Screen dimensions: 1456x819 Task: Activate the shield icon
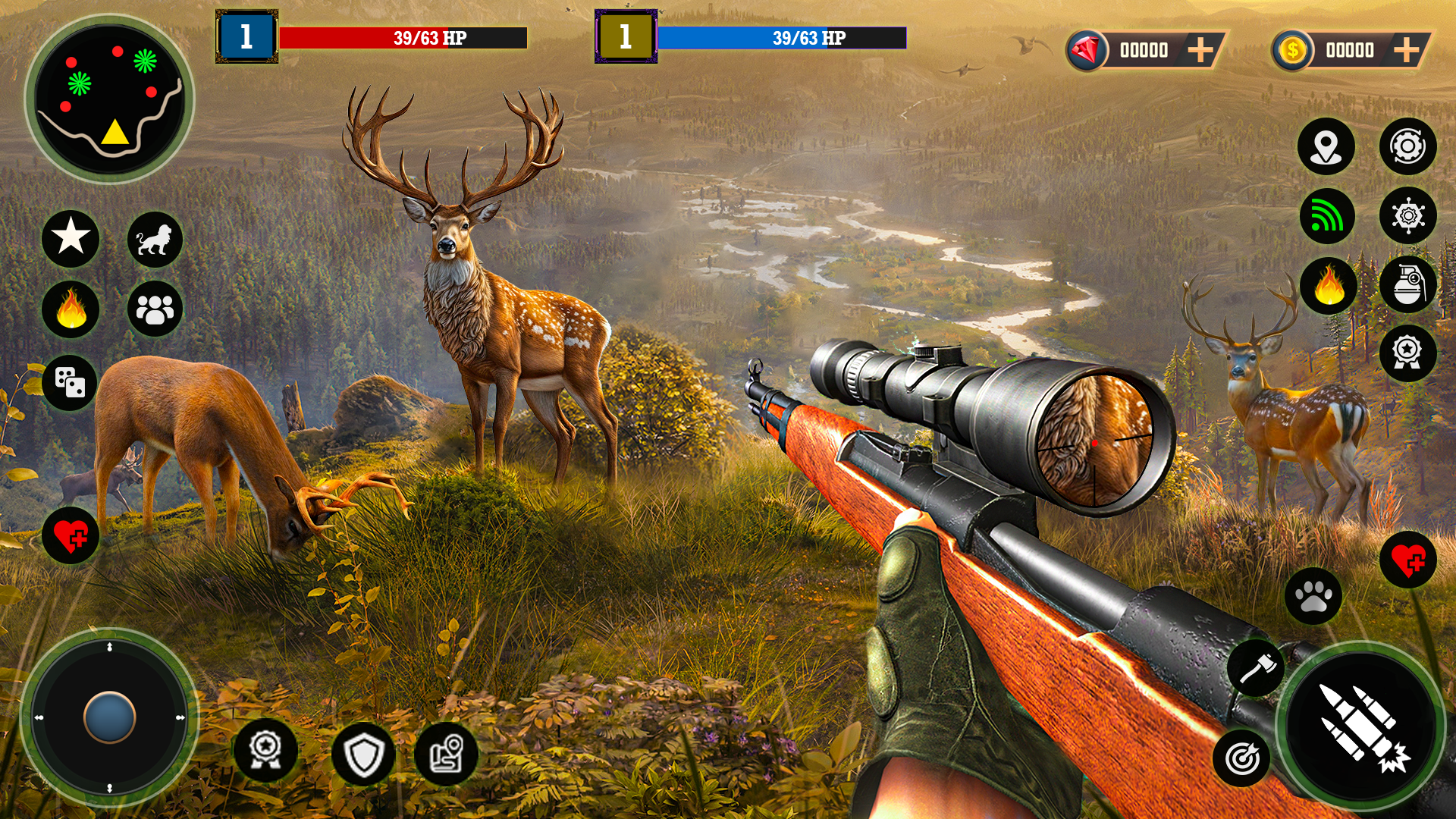[363, 754]
